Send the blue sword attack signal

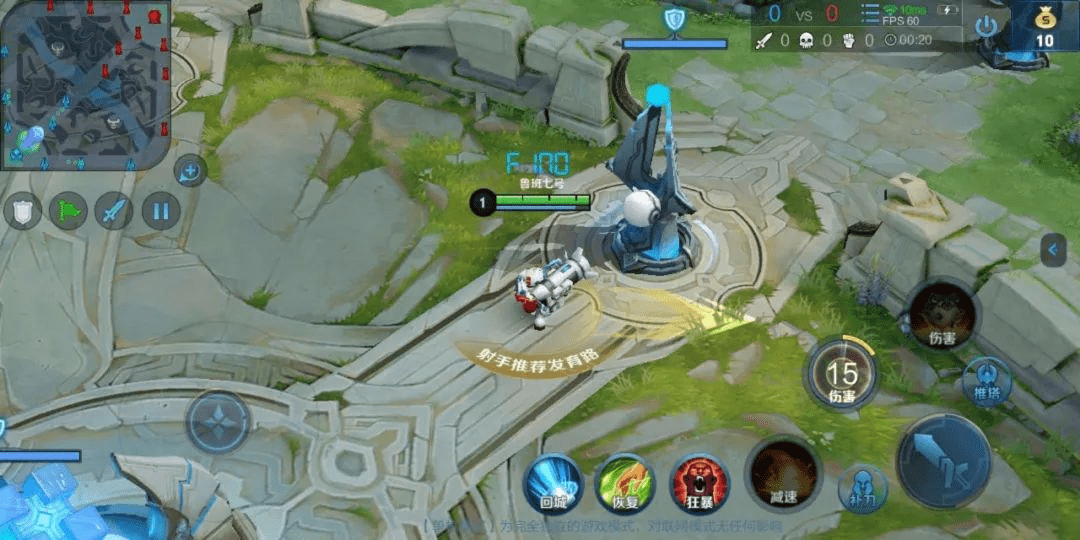114,211
